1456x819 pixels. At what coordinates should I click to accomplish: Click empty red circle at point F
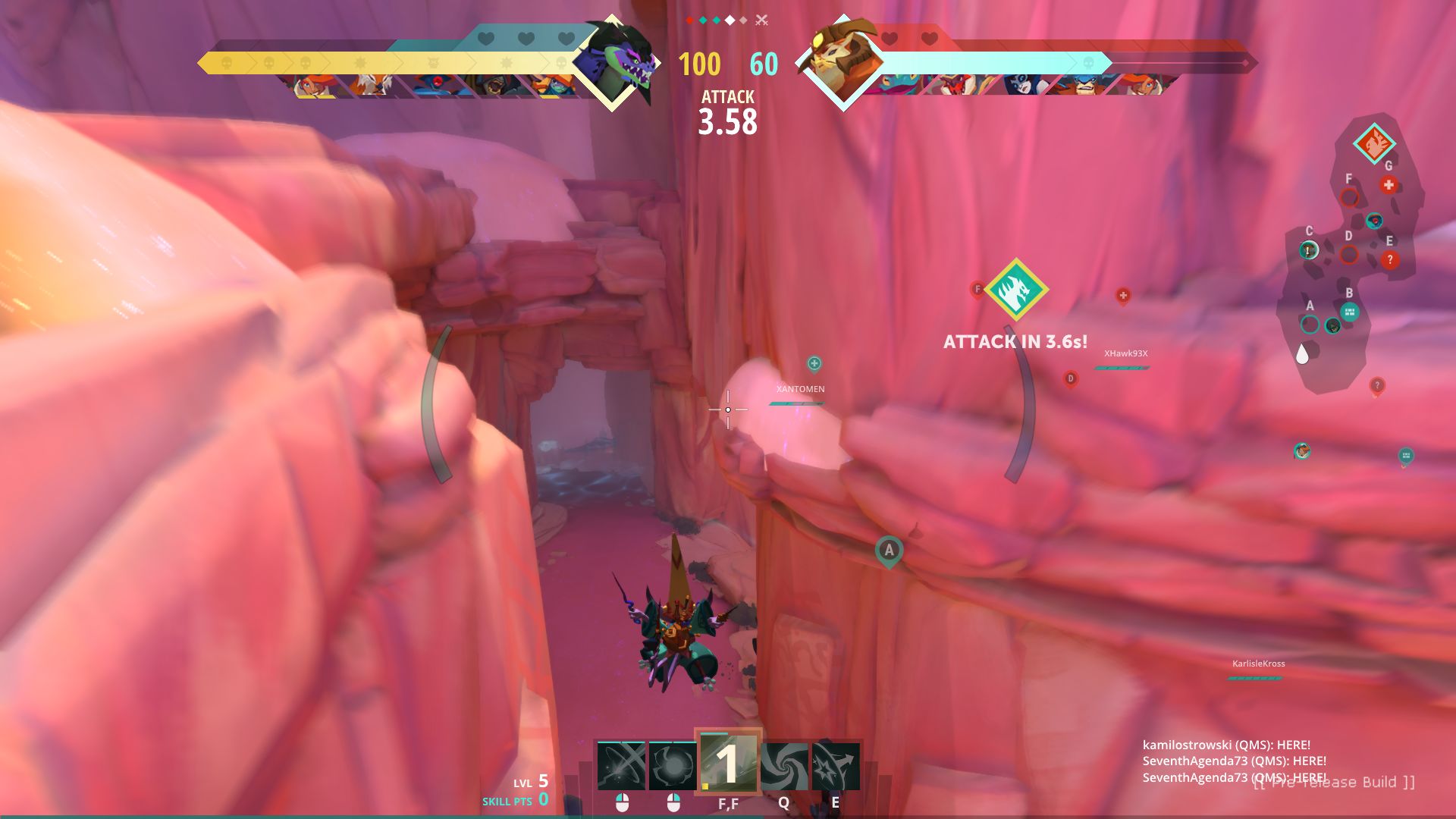click(x=1349, y=198)
